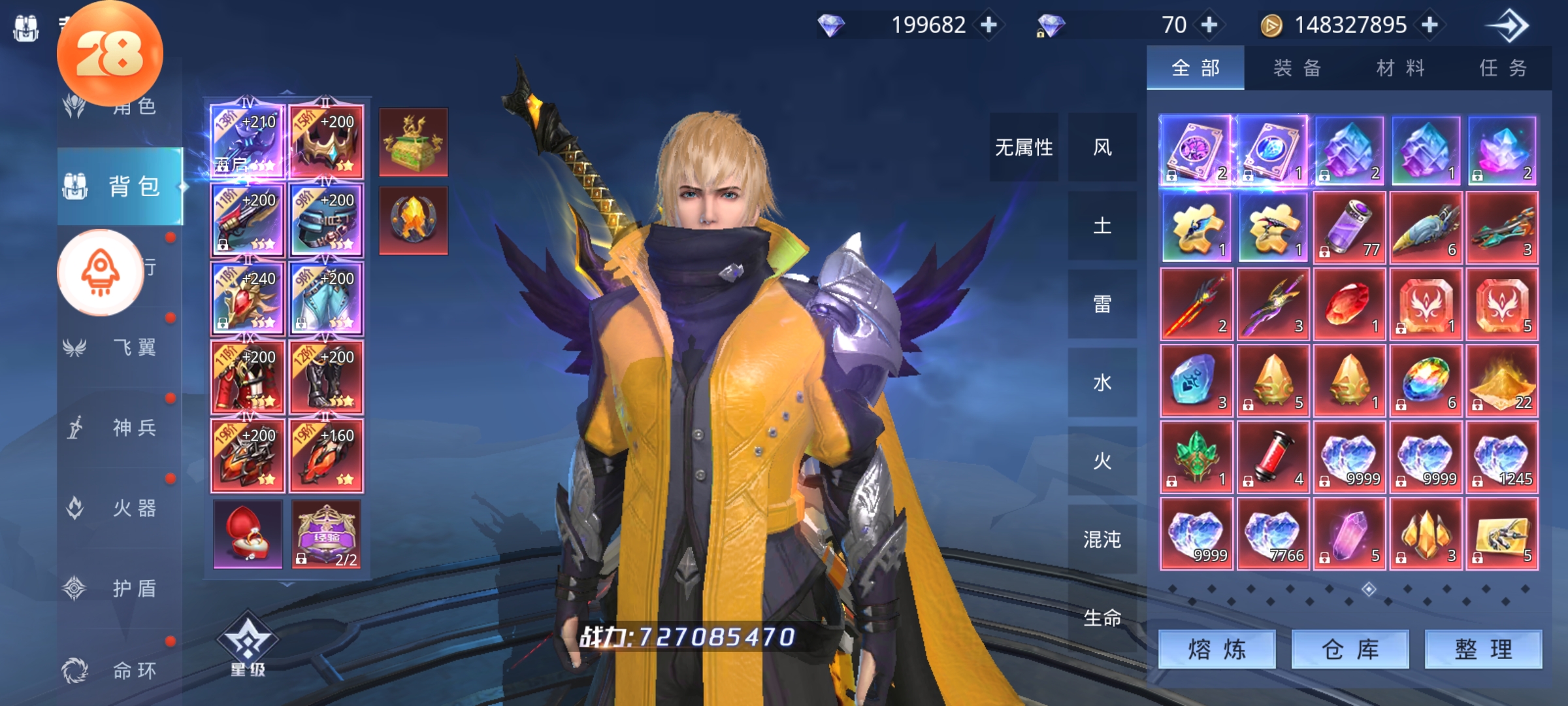Add more gold coins with plus button

[1430, 25]
